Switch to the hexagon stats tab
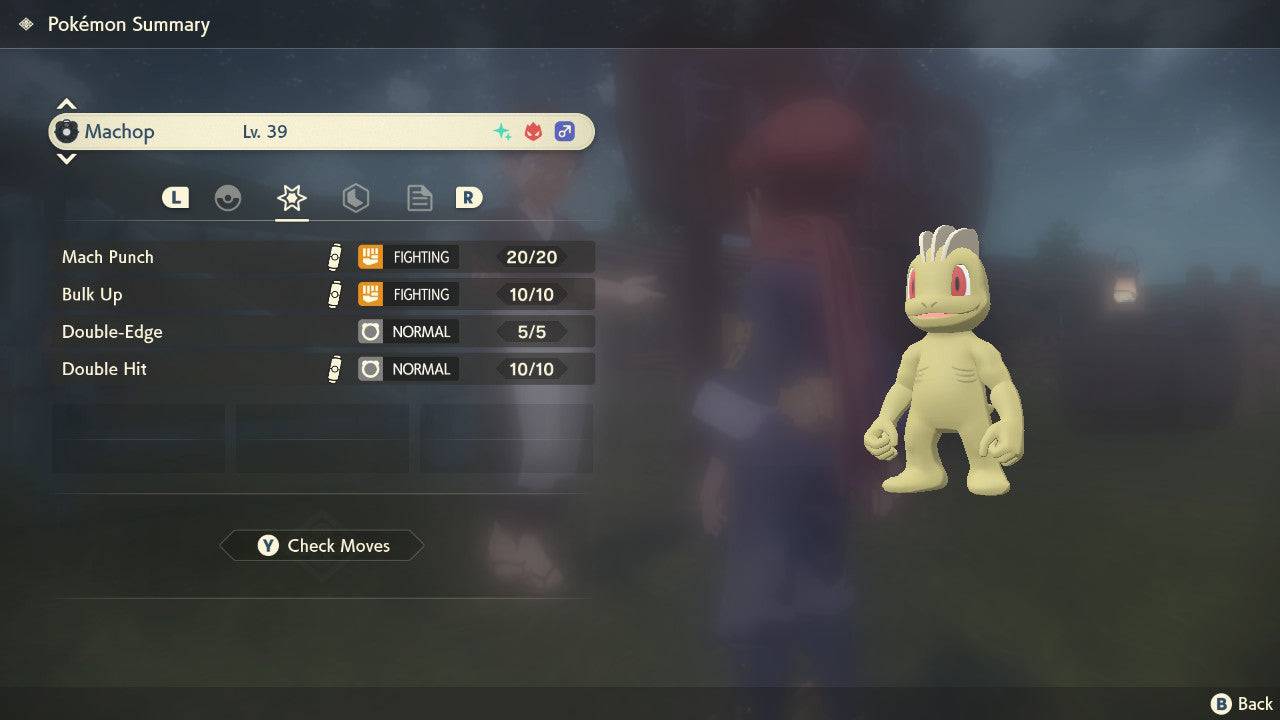The width and height of the screenshot is (1280, 720). click(355, 198)
